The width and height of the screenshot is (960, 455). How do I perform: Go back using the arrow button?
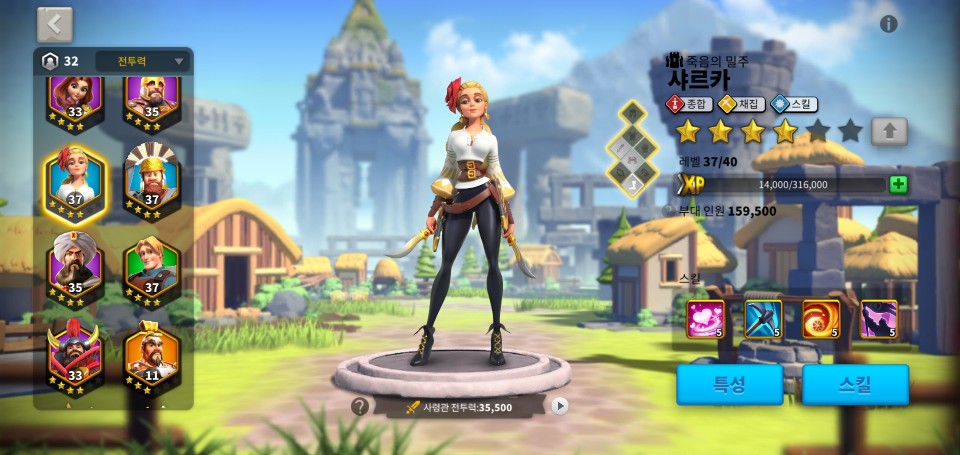(55, 24)
